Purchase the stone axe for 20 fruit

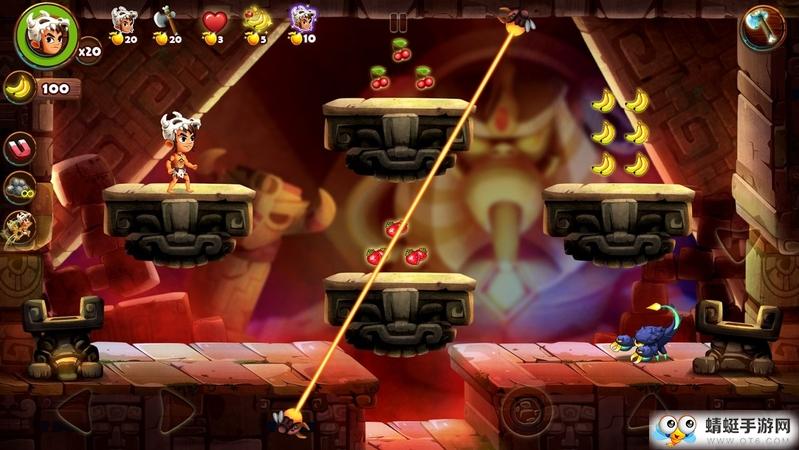point(166,22)
